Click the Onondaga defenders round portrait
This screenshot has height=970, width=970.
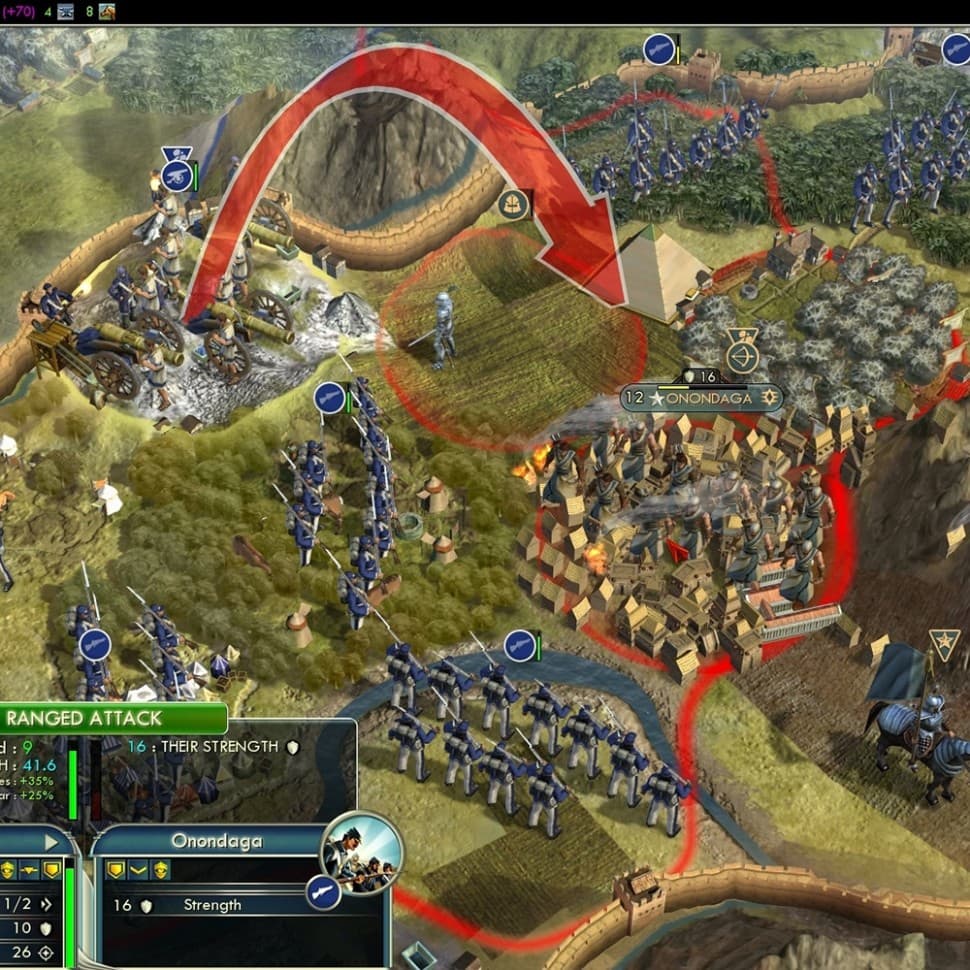coord(360,846)
